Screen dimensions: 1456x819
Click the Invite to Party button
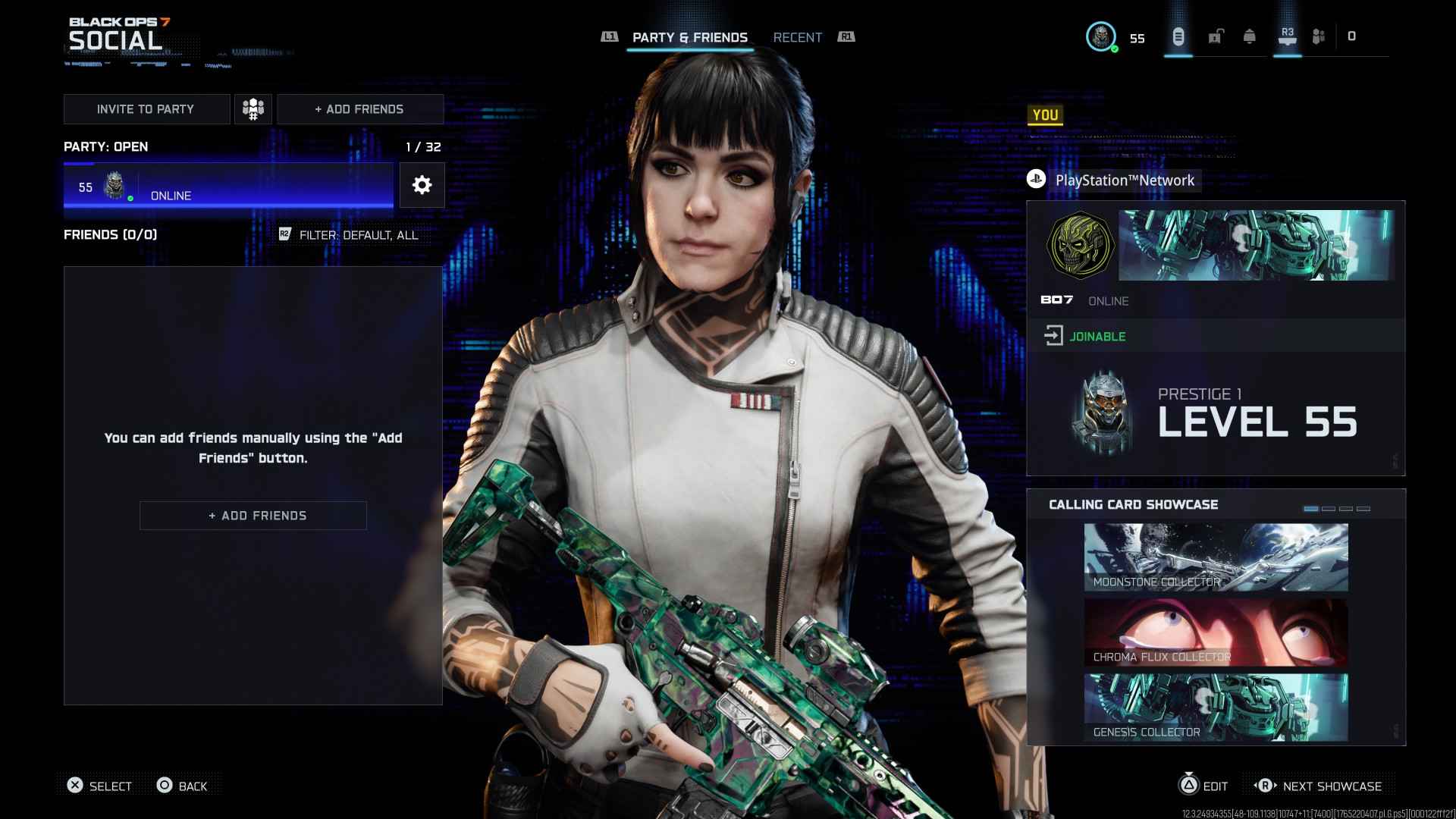(x=146, y=108)
